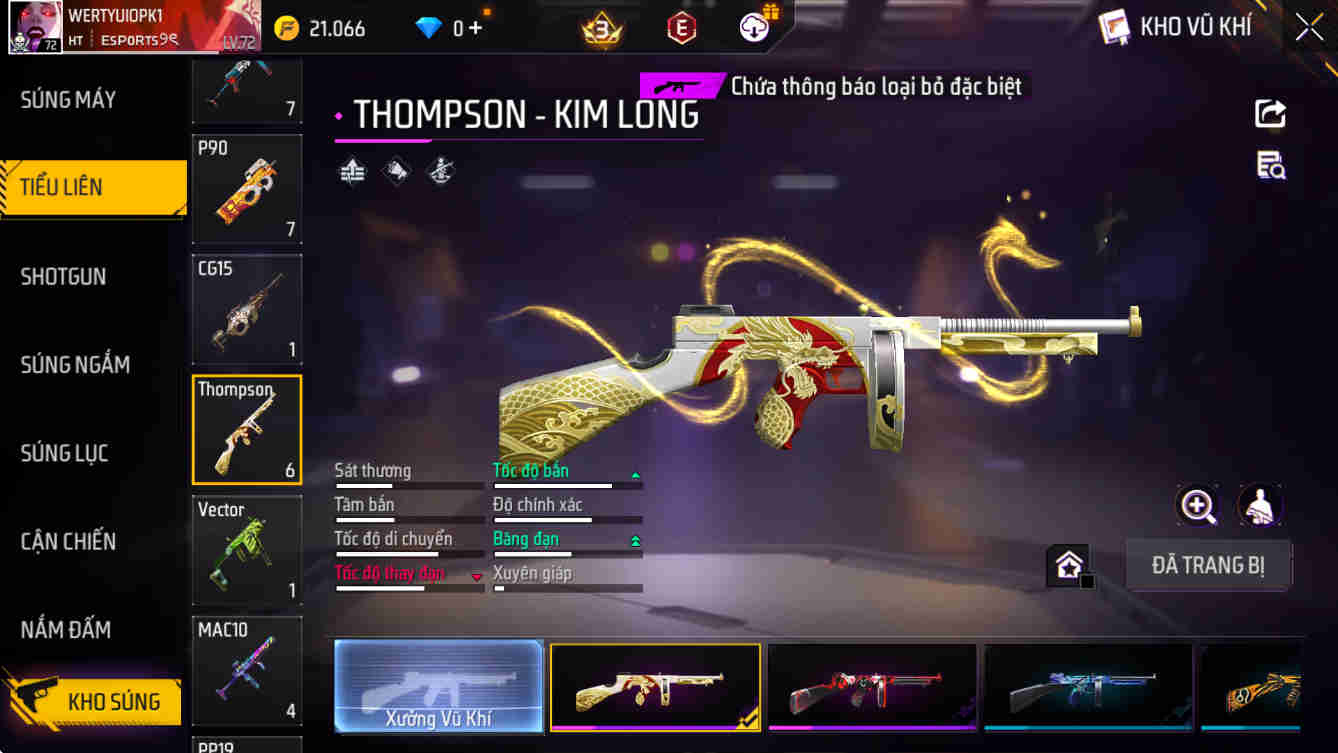Click the first attribute badge under the weapon name

(x=352, y=171)
